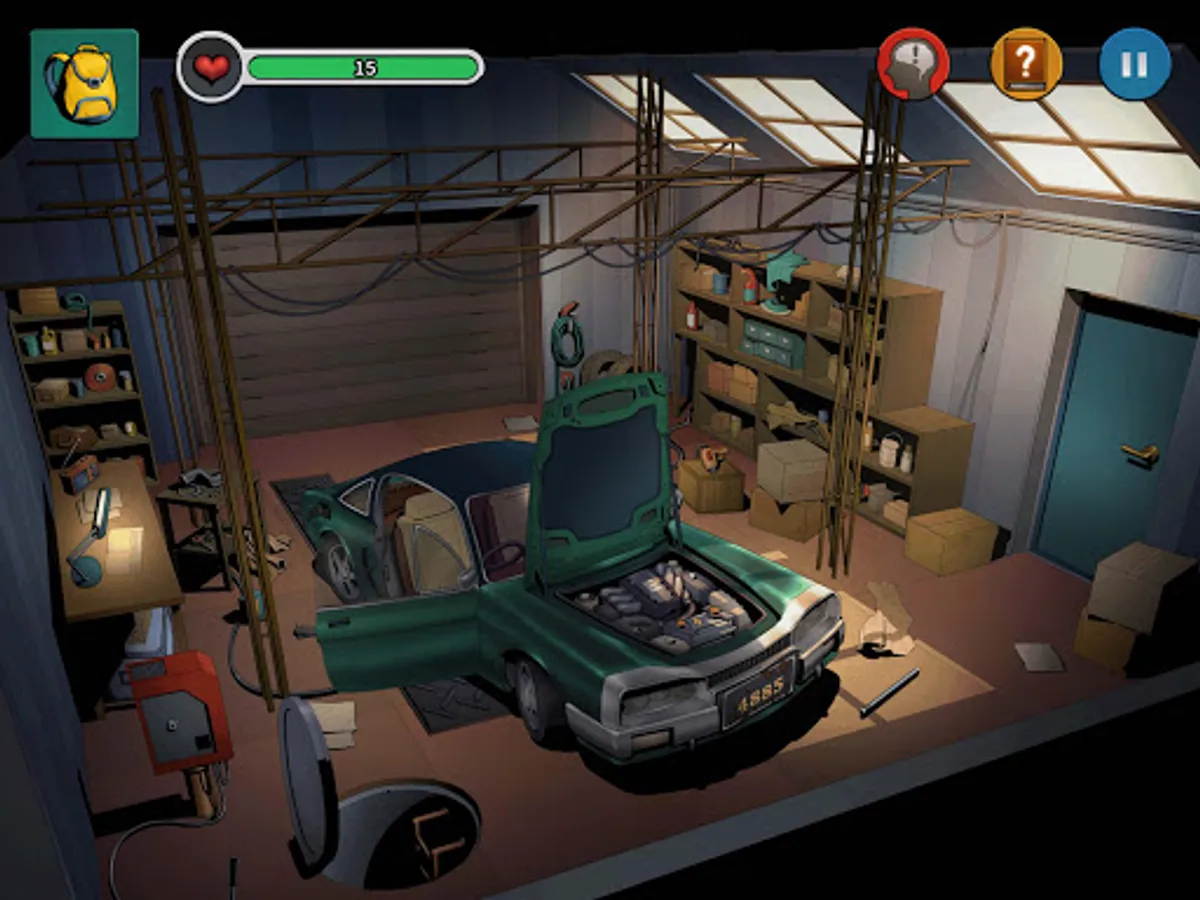Tap the red head hint button
This screenshot has width=1200, height=900.
click(912, 64)
